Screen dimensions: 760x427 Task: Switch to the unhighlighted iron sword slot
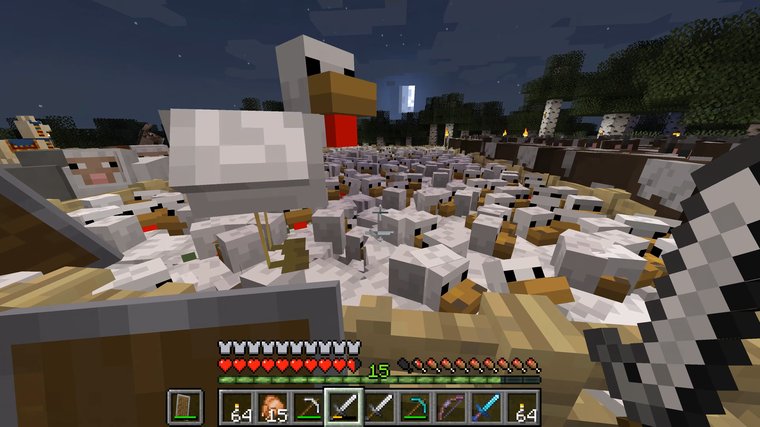click(379, 406)
